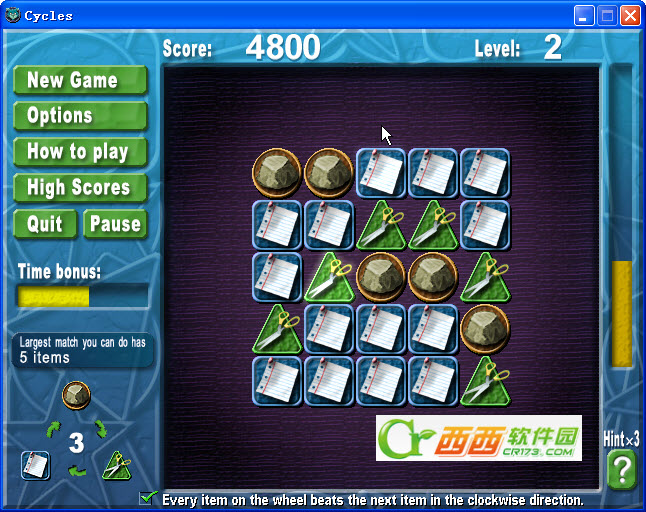Use a hint with the question mark button
Image resolution: width=646 pixels, height=512 pixels.
point(621,468)
